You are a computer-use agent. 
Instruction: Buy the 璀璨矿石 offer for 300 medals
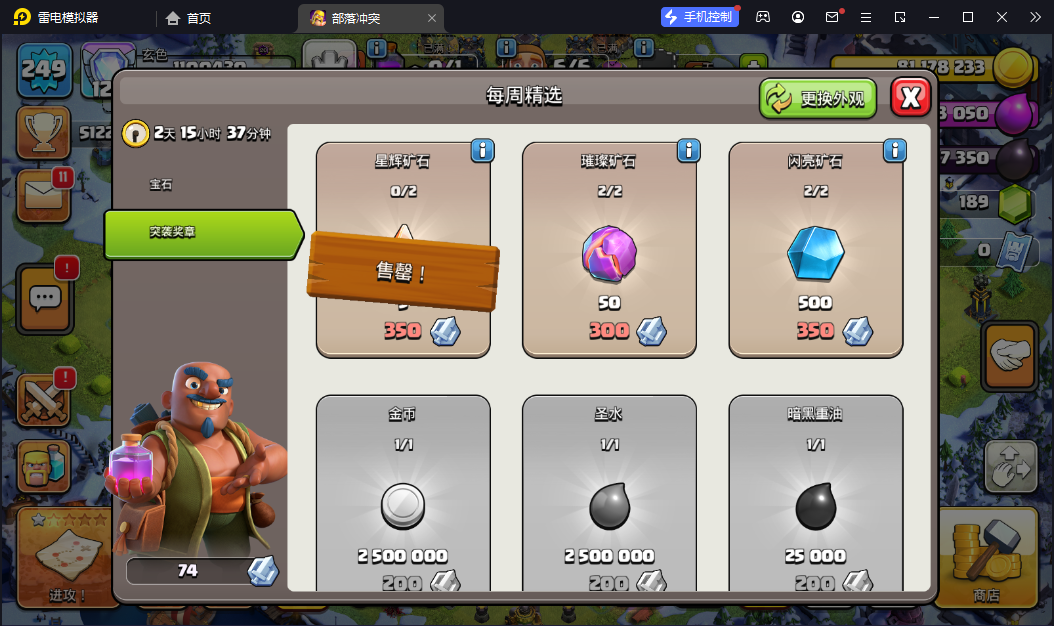pos(609,250)
